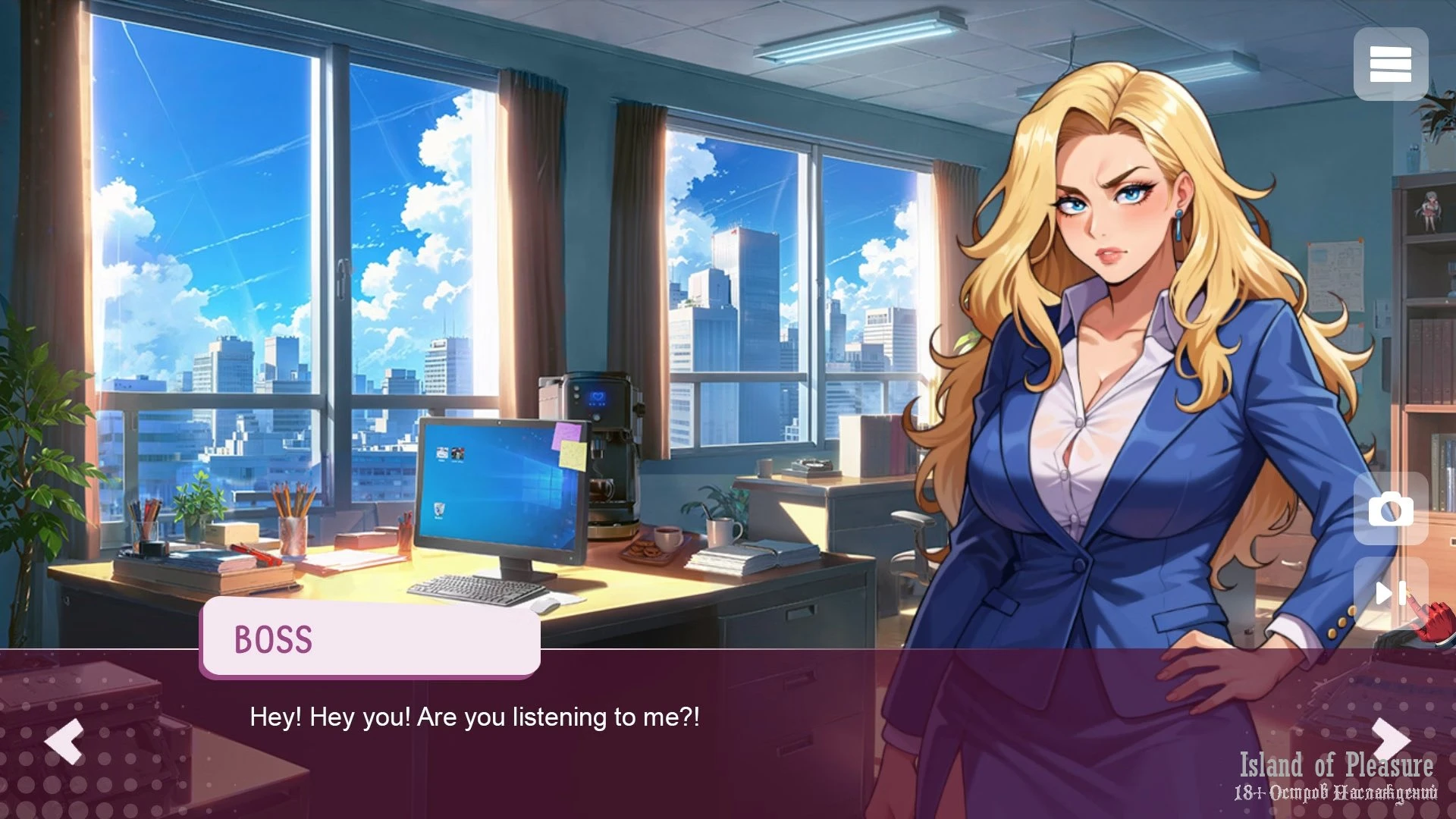Take a screenshot with the camera button
This screenshot has width=1456, height=819.
[x=1390, y=509]
